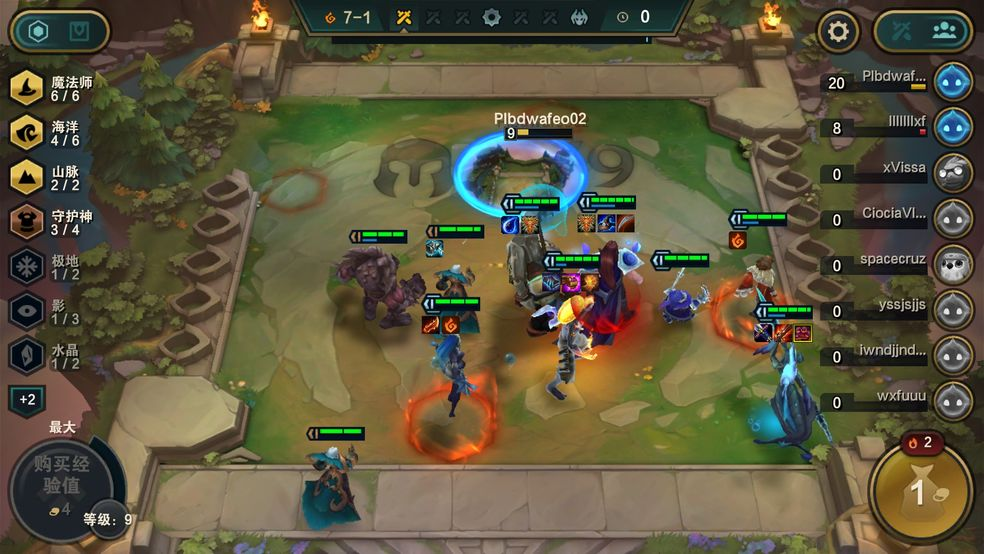View the 水晶 1/2 trait
984x554 pixels.
[28, 355]
